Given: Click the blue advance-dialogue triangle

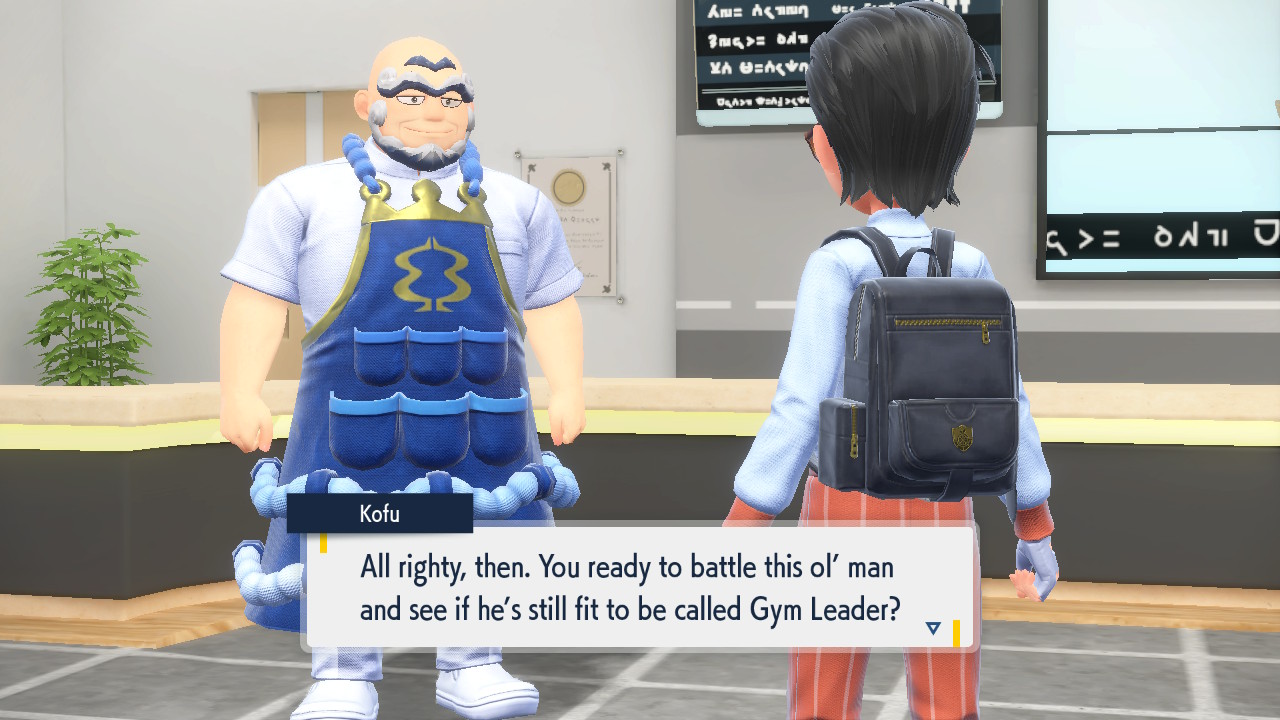Looking at the screenshot, I should point(932,627).
